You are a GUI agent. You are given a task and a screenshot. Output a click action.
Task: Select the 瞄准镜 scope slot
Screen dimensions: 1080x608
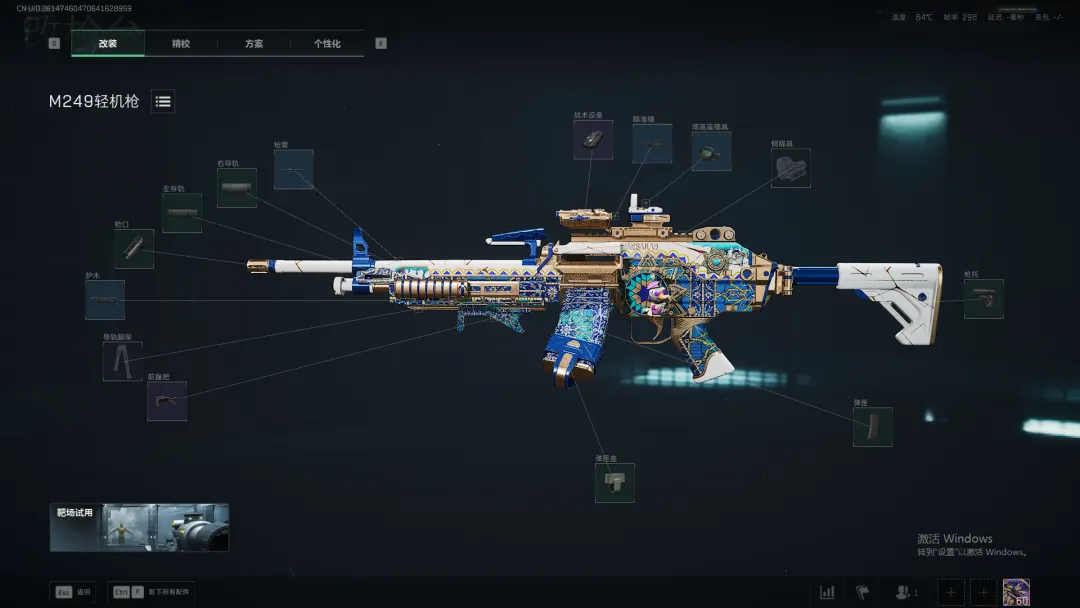652,144
